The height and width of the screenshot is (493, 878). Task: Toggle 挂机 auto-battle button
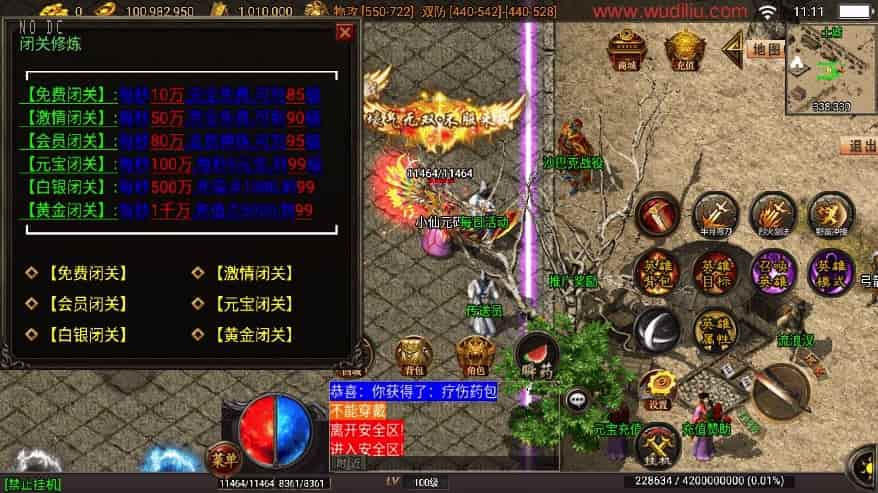click(x=657, y=445)
